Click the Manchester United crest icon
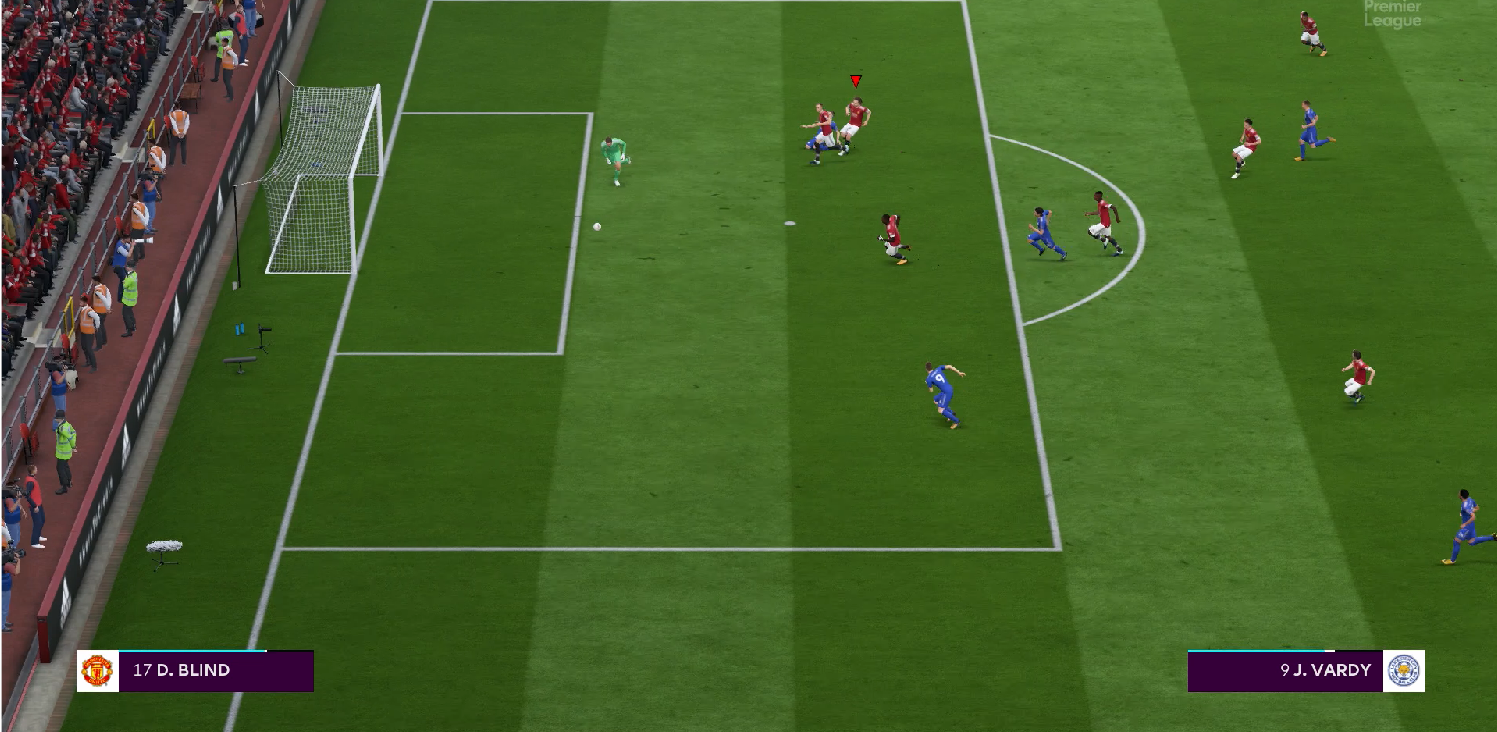The width and height of the screenshot is (1497, 732). (97, 671)
